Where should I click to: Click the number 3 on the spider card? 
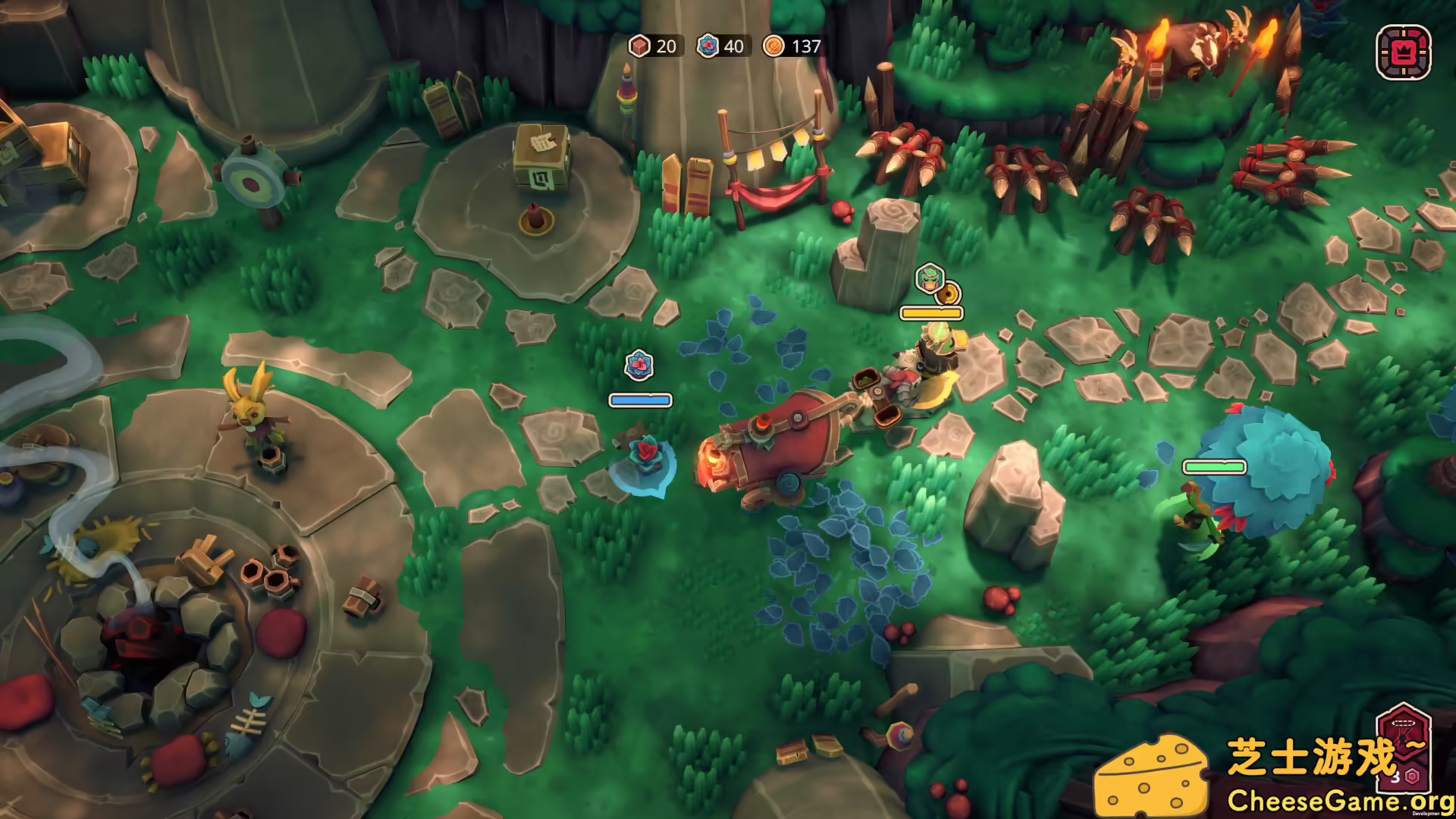pyautogui.click(x=1395, y=777)
